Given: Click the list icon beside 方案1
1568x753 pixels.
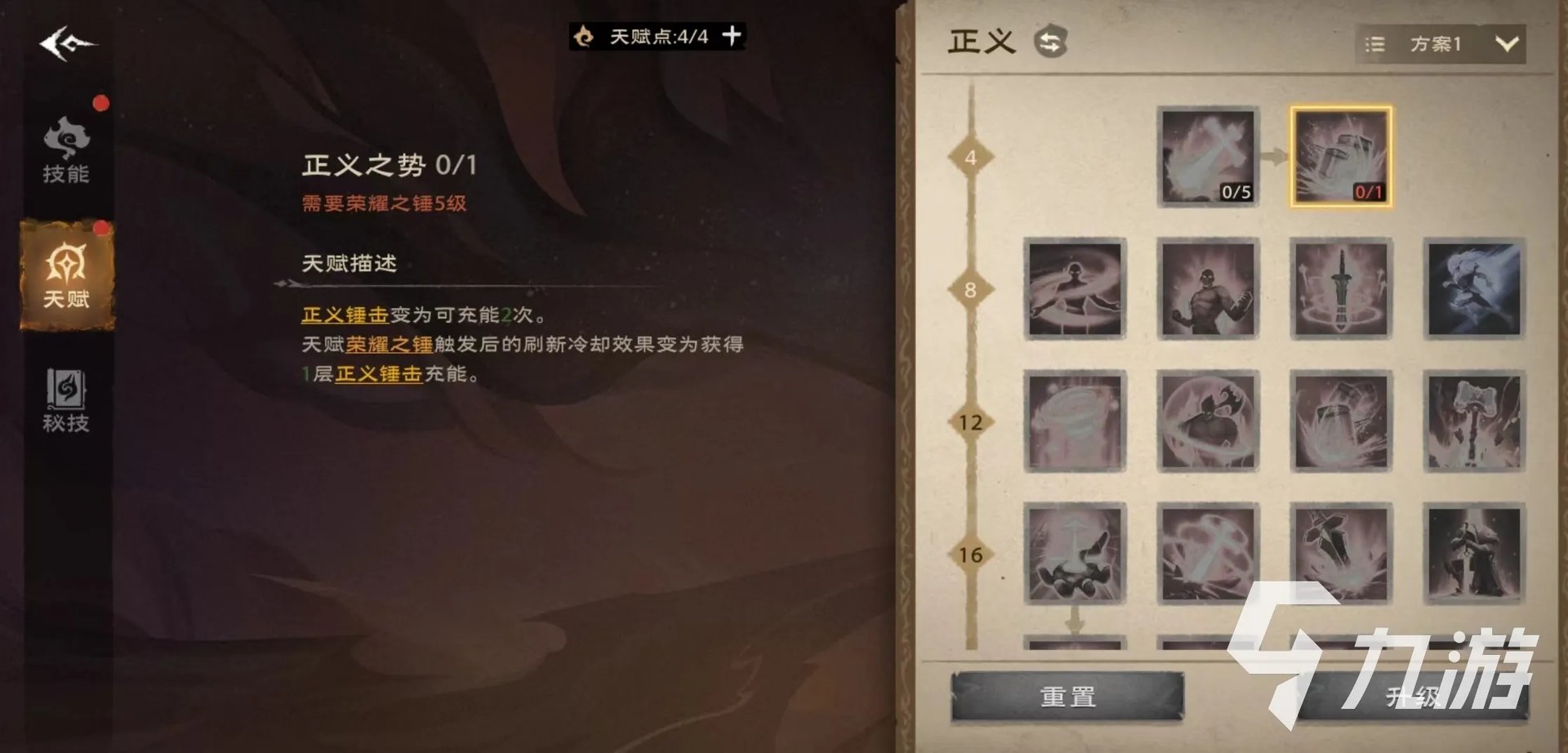Looking at the screenshot, I should click(x=1375, y=45).
